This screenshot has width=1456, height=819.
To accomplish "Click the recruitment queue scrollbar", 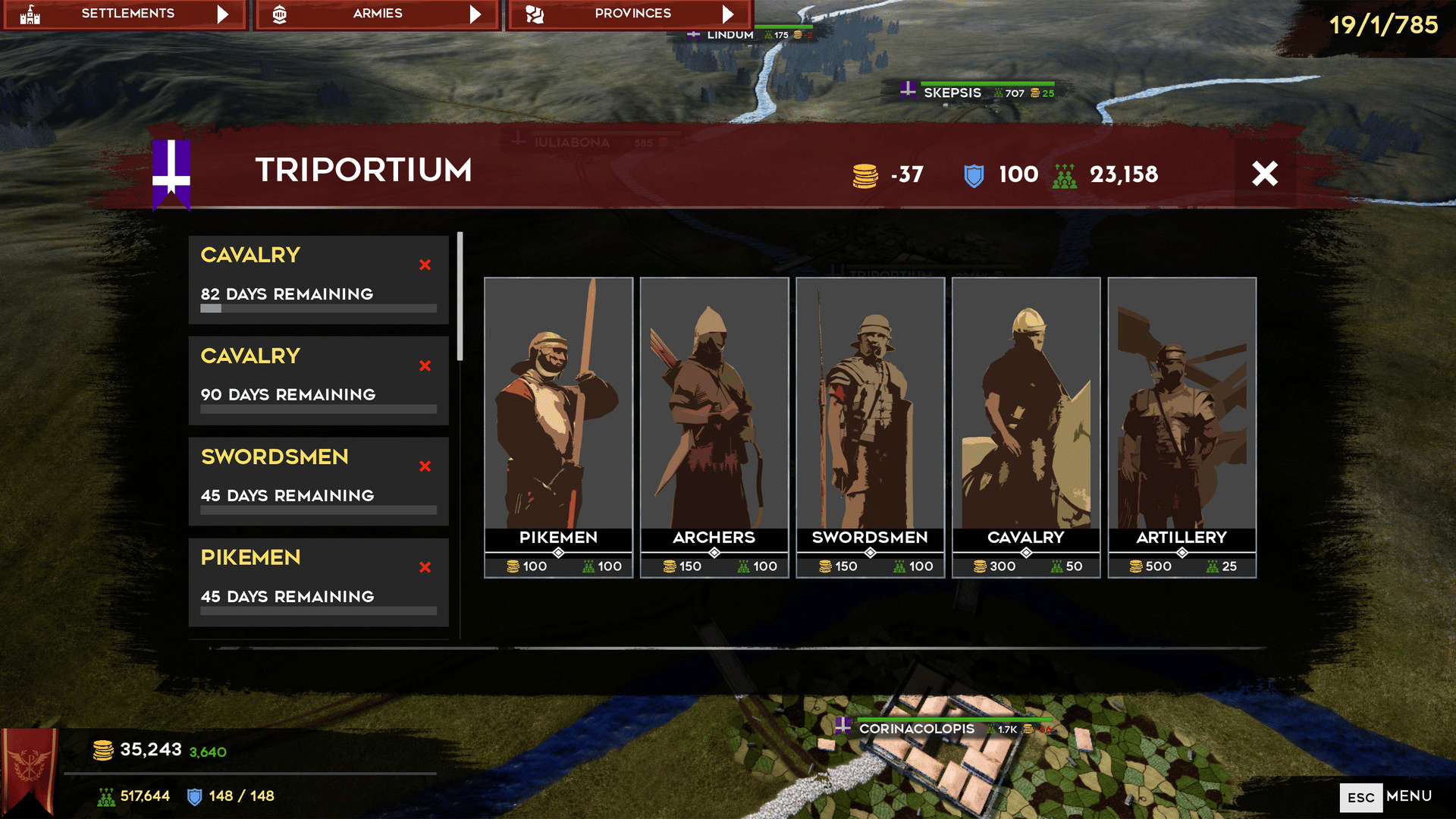I will 460,297.
